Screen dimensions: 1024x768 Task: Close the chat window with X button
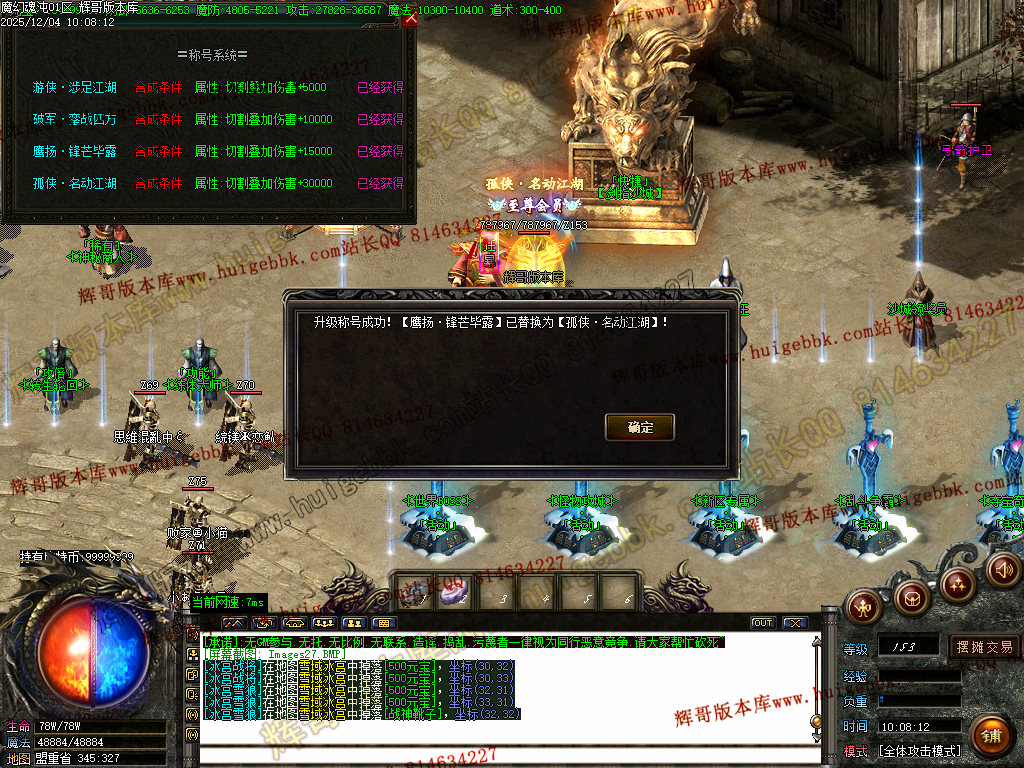[x=795, y=623]
